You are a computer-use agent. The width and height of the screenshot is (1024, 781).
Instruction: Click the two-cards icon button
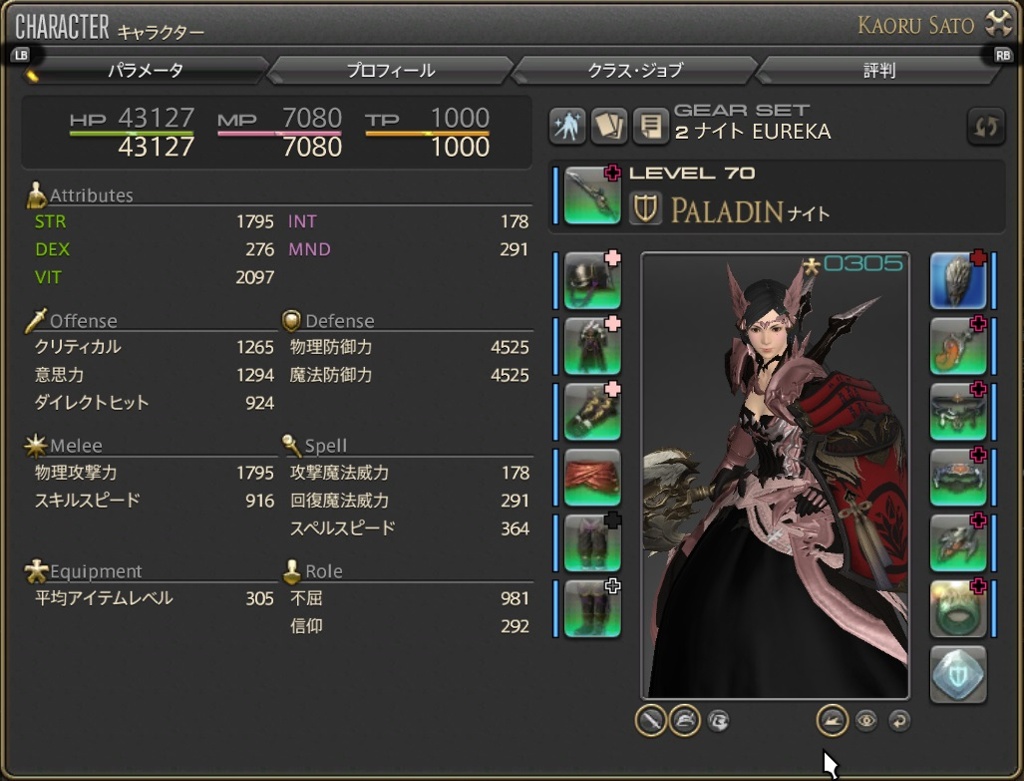pyautogui.click(x=608, y=126)
